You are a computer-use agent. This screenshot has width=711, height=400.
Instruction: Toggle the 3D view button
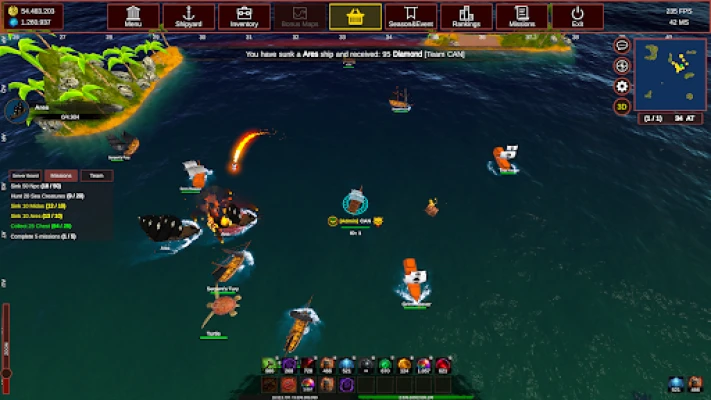coord(622,106)
